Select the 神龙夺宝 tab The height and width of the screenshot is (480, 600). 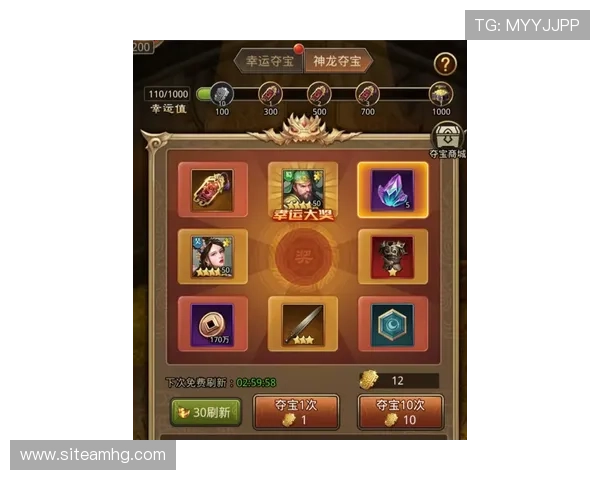tap(336, 61)
